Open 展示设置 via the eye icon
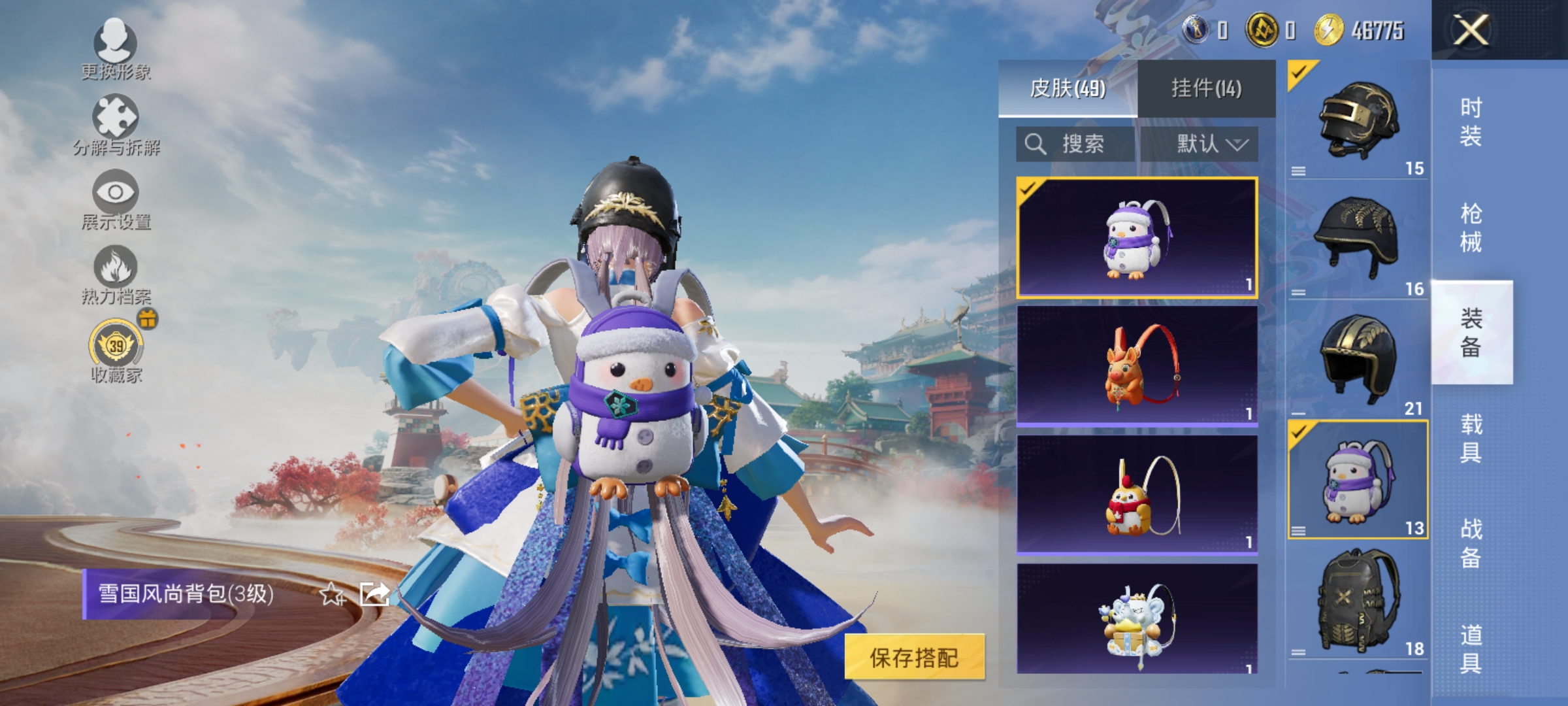This screenshot has height=706, width=1568. coord(116,193)
